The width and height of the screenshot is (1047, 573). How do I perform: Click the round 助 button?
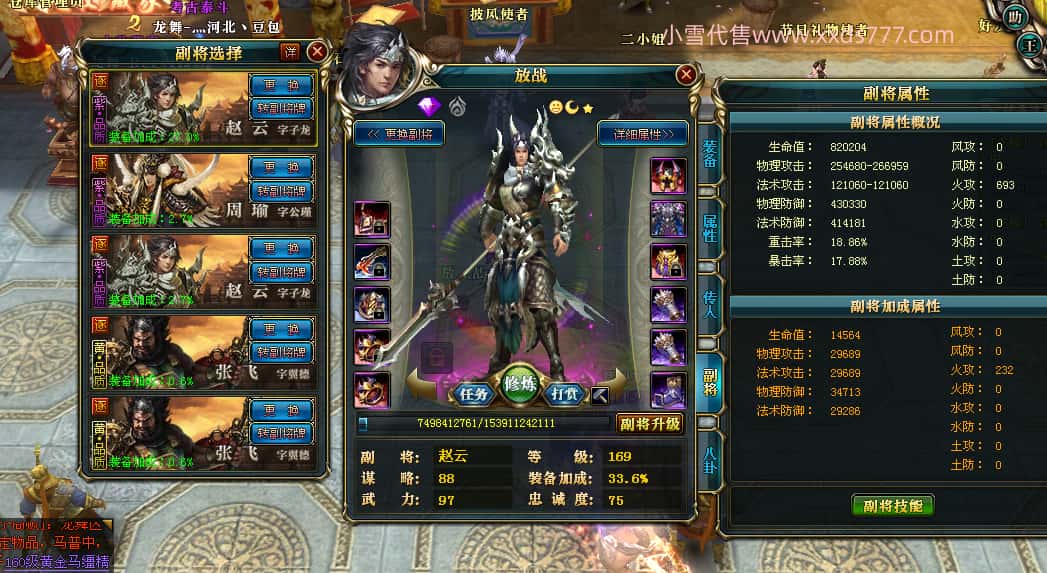click(x=1016, y=16)
